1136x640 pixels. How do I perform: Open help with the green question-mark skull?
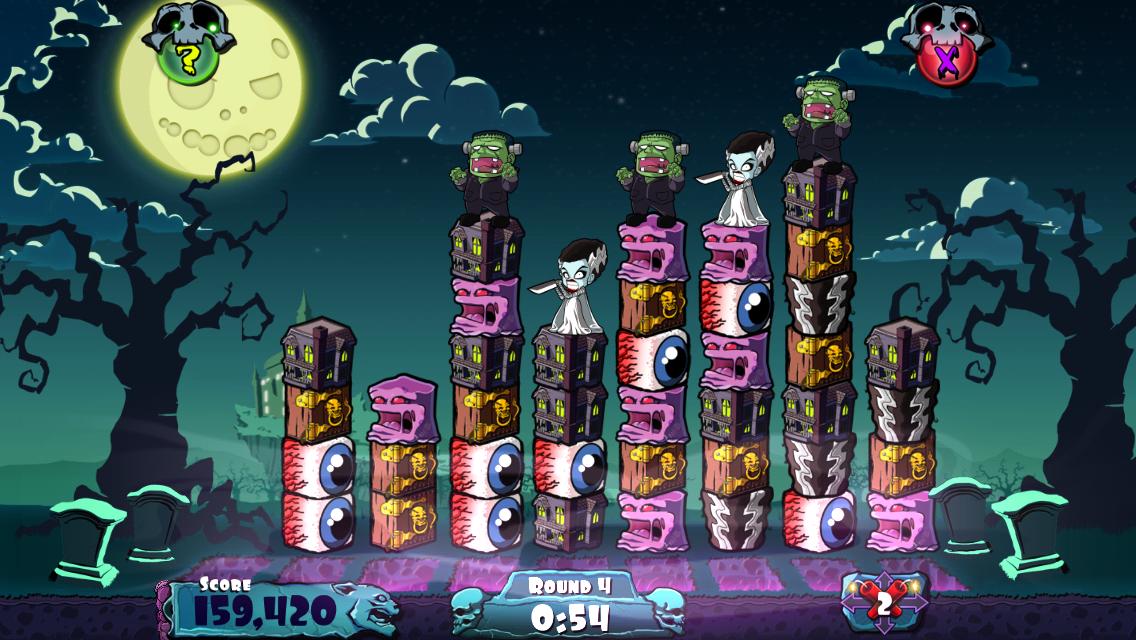click(187, 58)
